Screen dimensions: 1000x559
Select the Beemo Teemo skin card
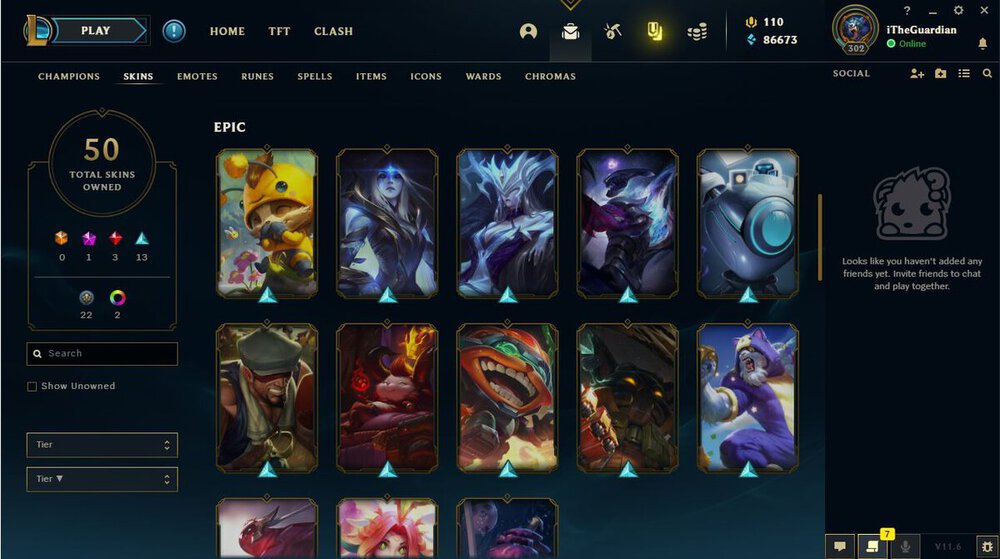pyautogui.click(x=267, y=222)
